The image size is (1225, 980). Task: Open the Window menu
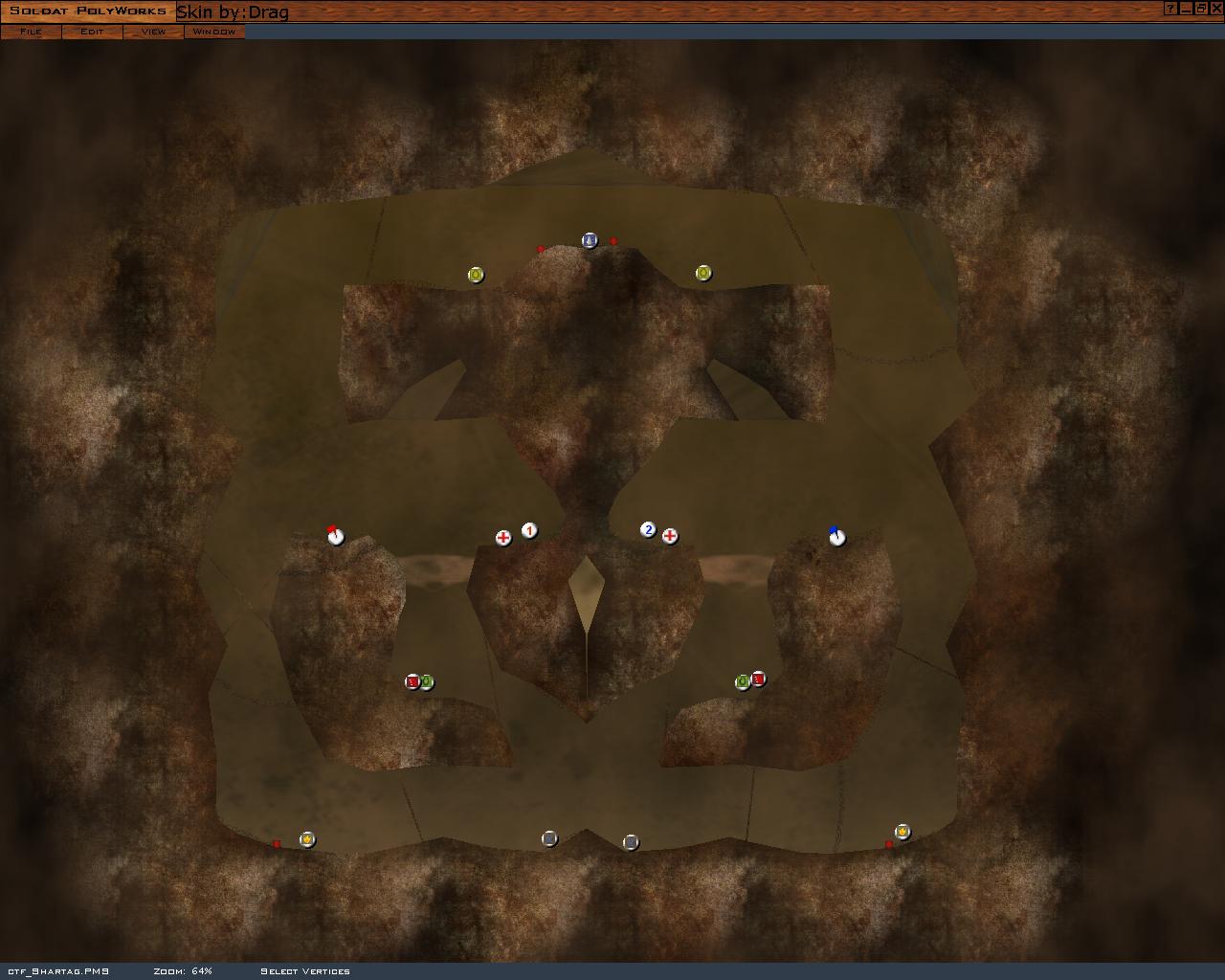(x=214, y=32)
